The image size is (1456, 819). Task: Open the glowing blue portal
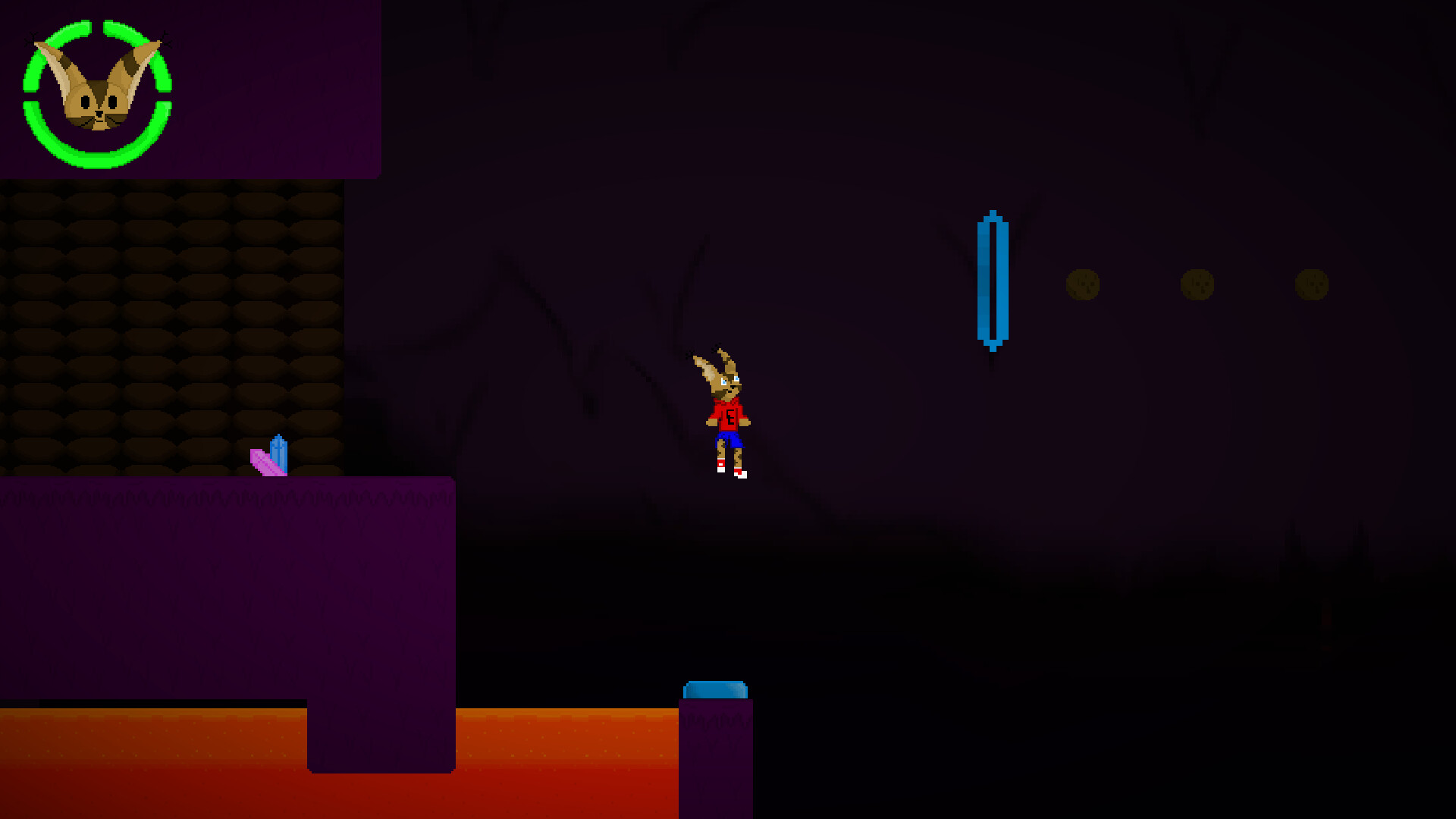point(992,279)
